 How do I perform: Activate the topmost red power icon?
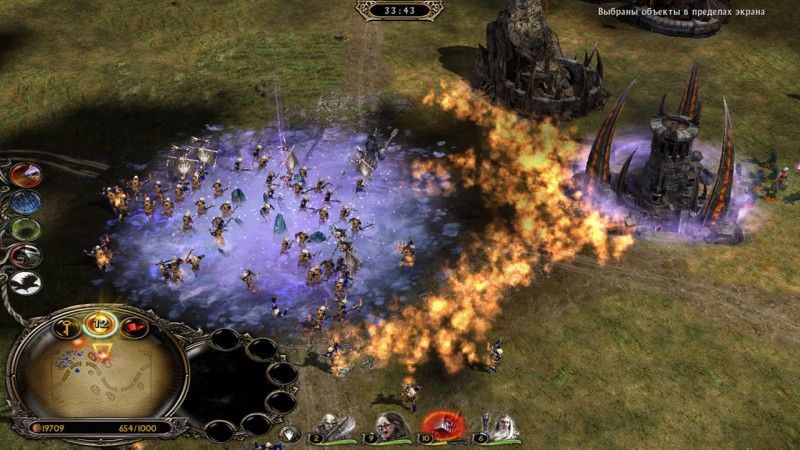[x=27, y=174]
